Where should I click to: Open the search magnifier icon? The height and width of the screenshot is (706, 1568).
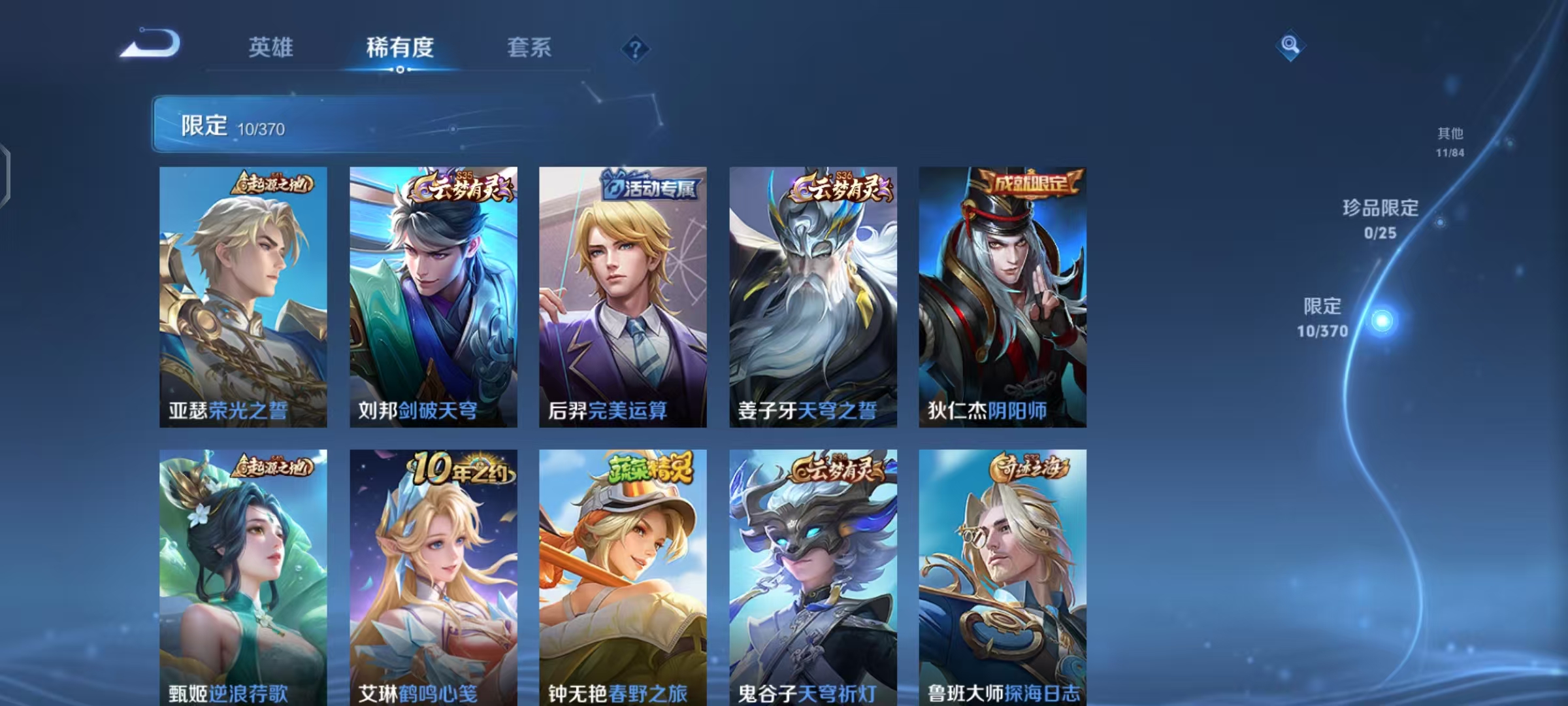coord(1290,46)
